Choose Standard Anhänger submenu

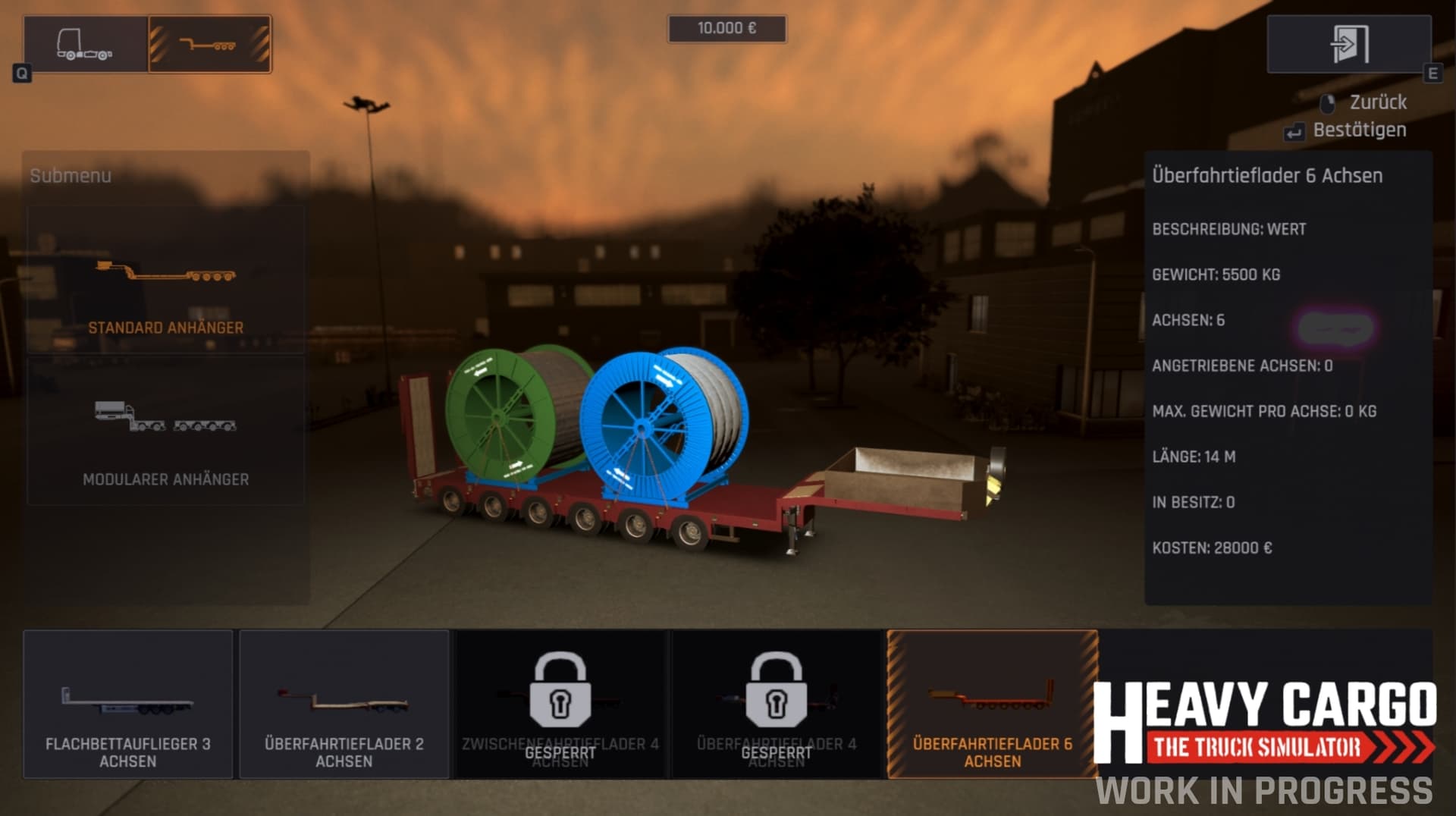[x=165, y=279]
